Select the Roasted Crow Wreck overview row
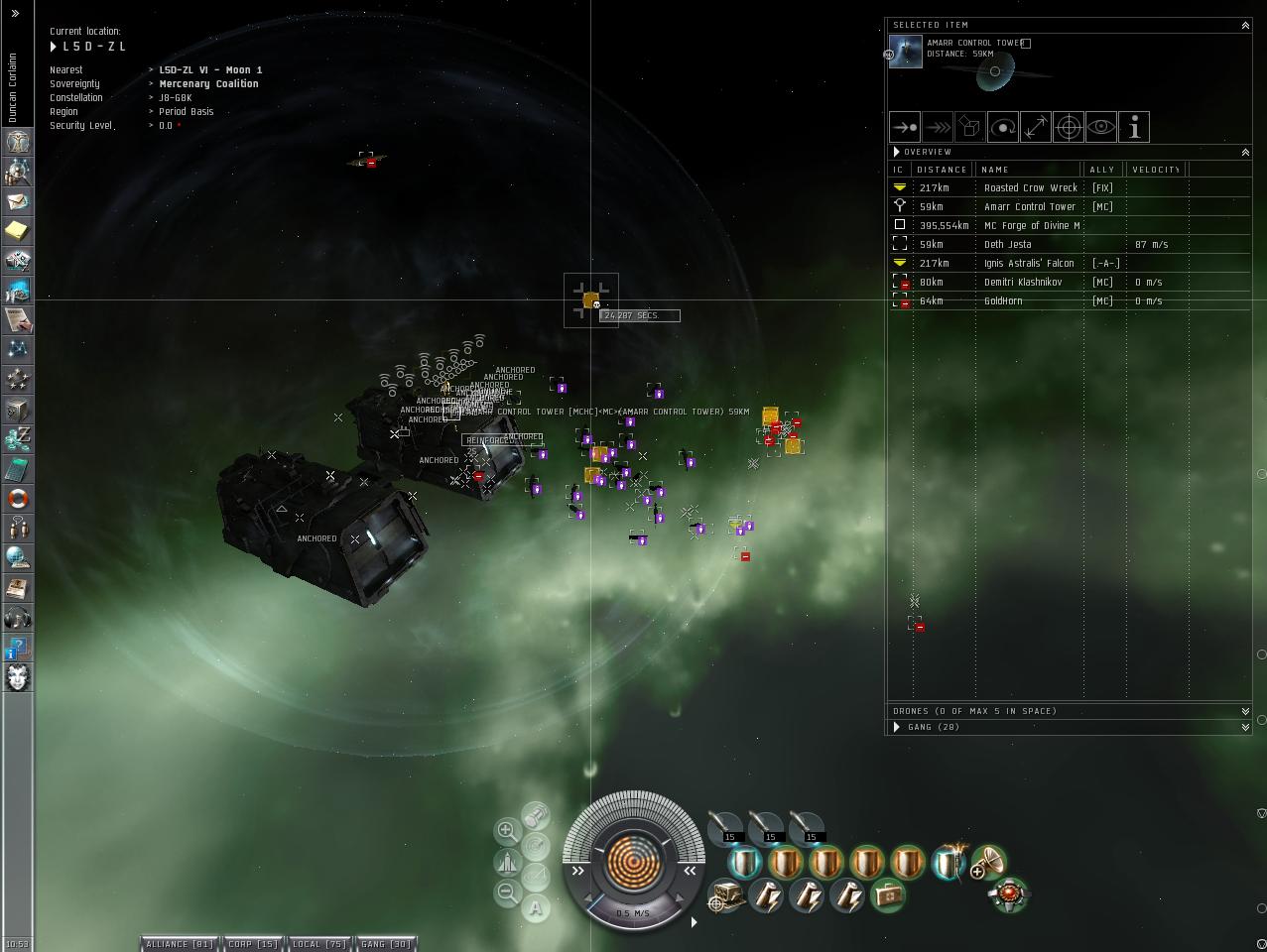1267x952 pixels. coord(1030,187)
